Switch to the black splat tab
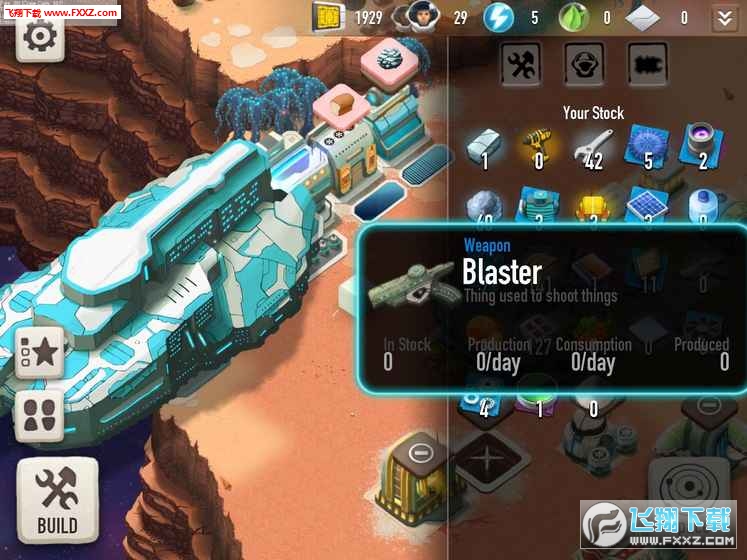 pos(647,63)
